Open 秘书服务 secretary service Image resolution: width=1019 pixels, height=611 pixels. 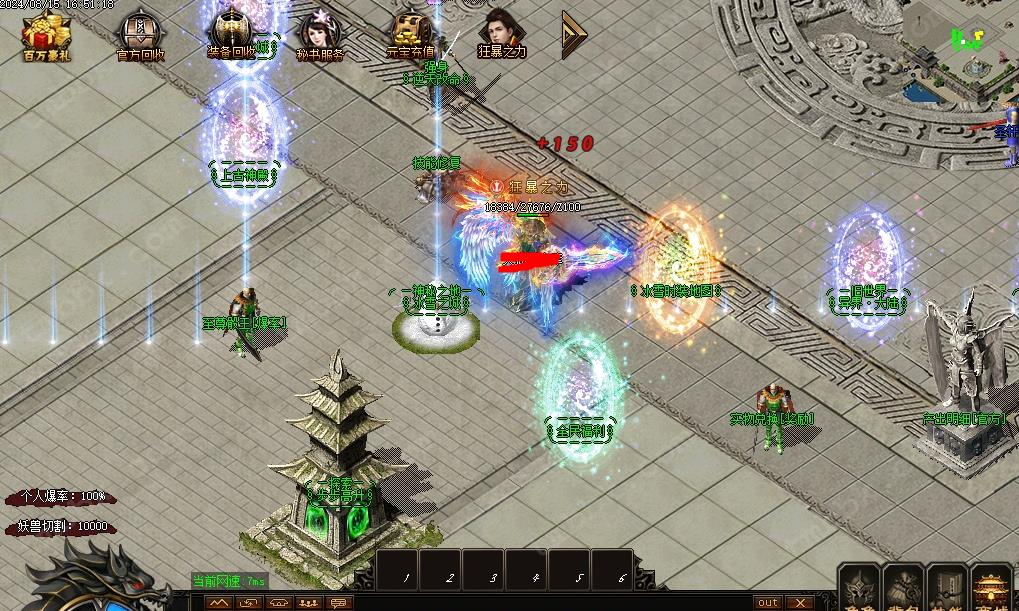(x=319, y=37)
